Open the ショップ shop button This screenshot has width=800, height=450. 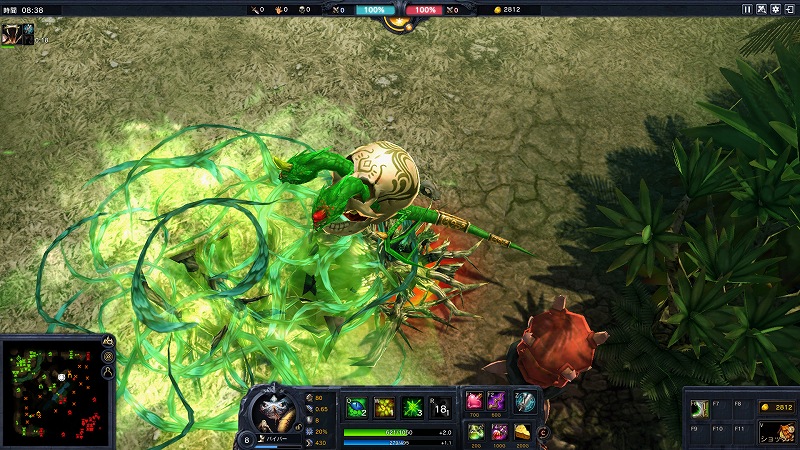coord(777,431)
